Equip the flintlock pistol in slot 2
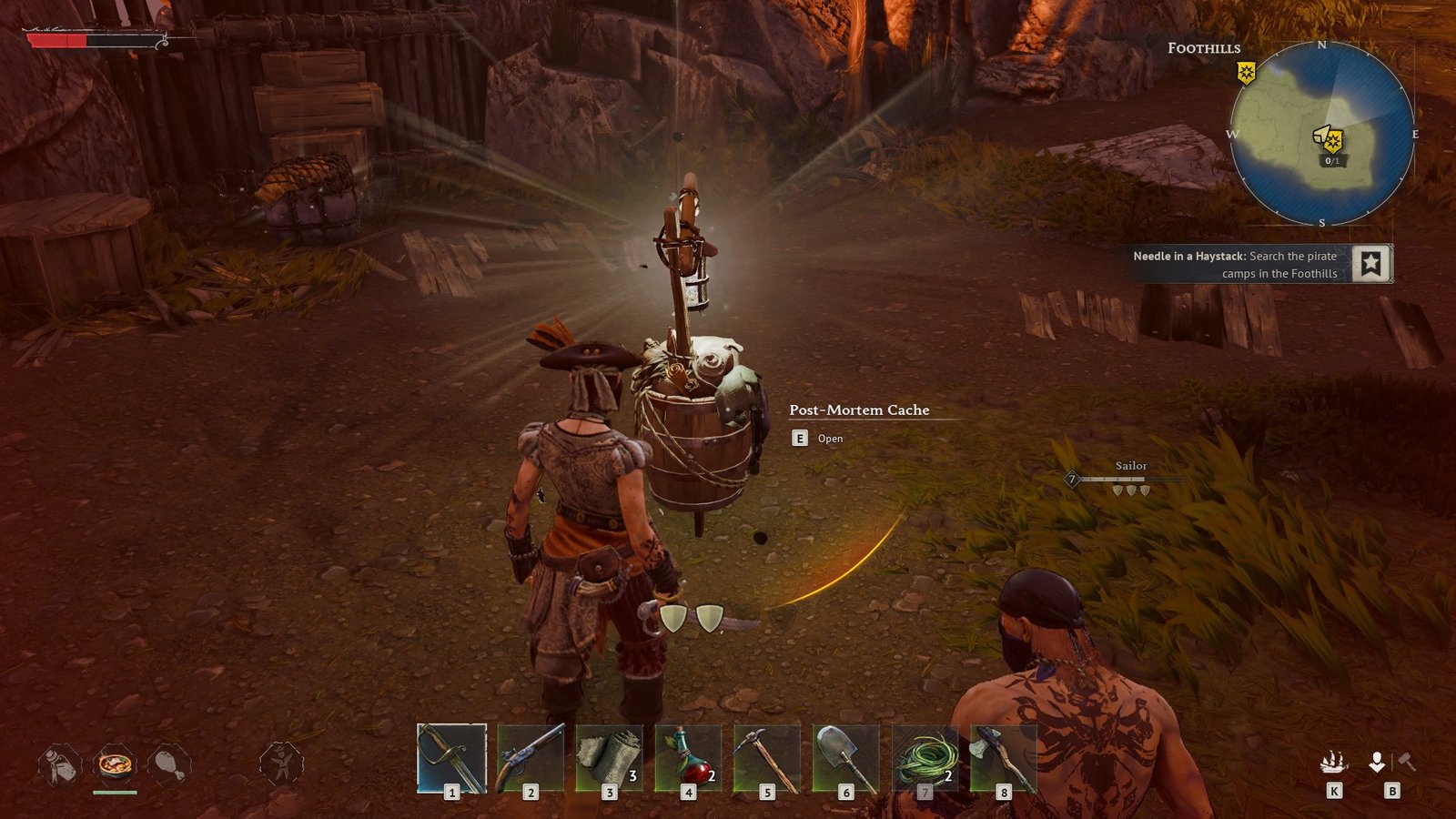 coord(530,759)
